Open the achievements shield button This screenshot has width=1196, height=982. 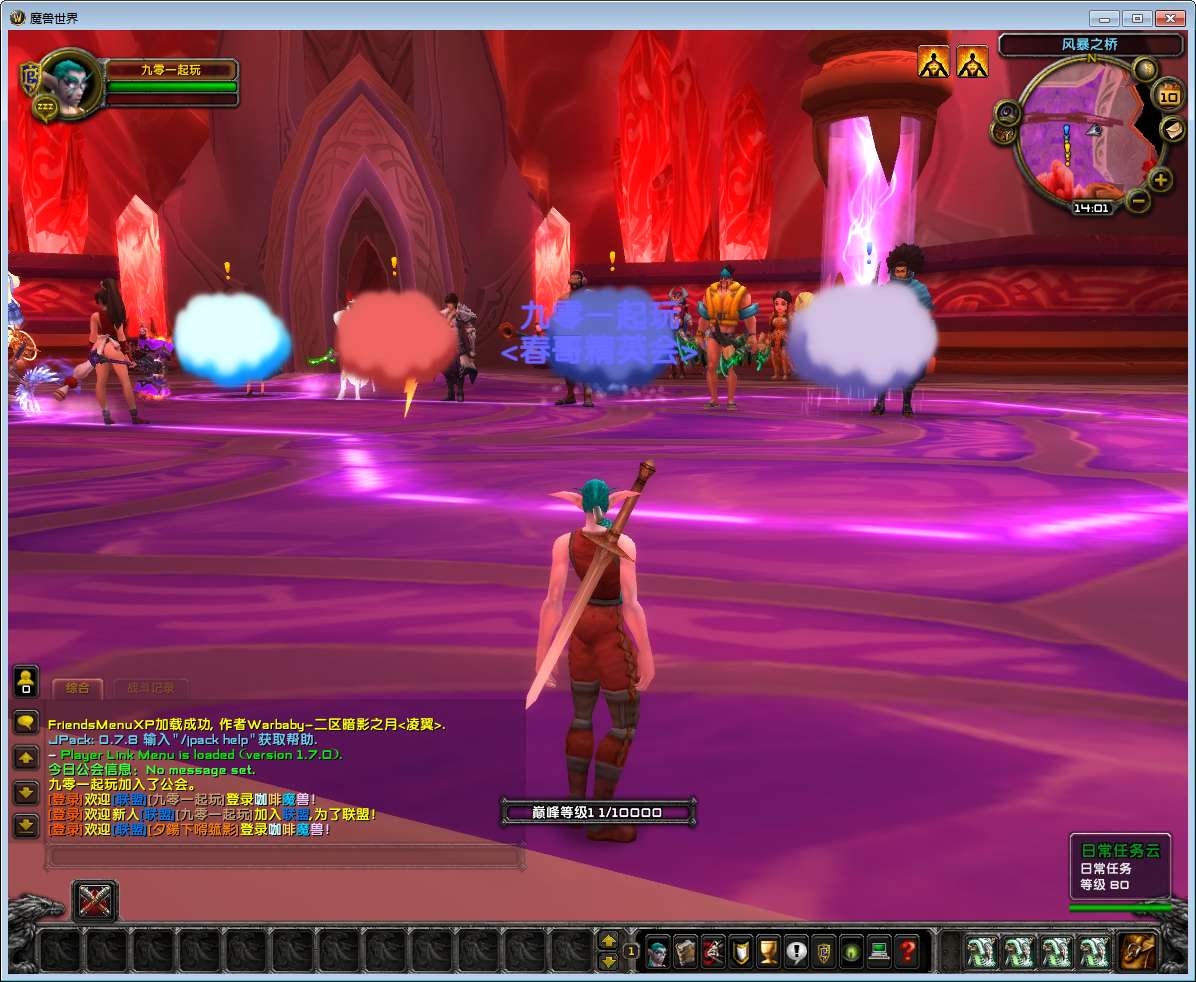(741, 950)
